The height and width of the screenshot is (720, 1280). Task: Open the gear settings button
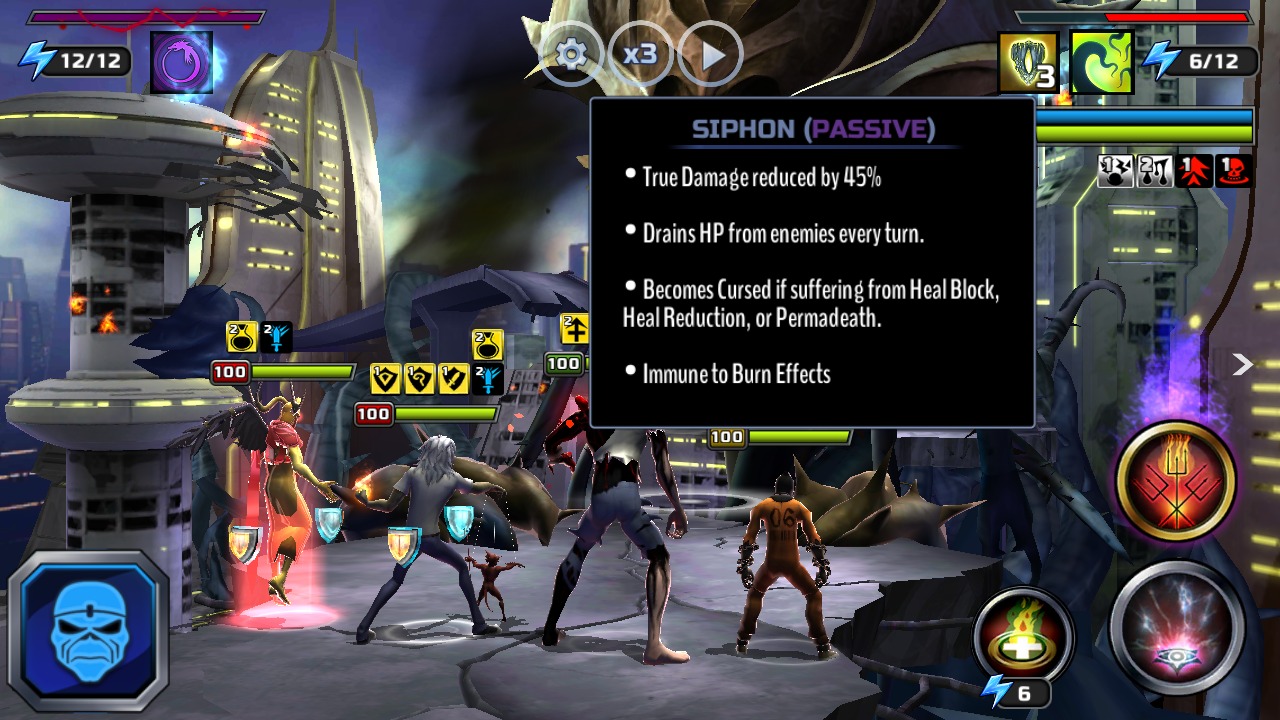pos(571,54)
